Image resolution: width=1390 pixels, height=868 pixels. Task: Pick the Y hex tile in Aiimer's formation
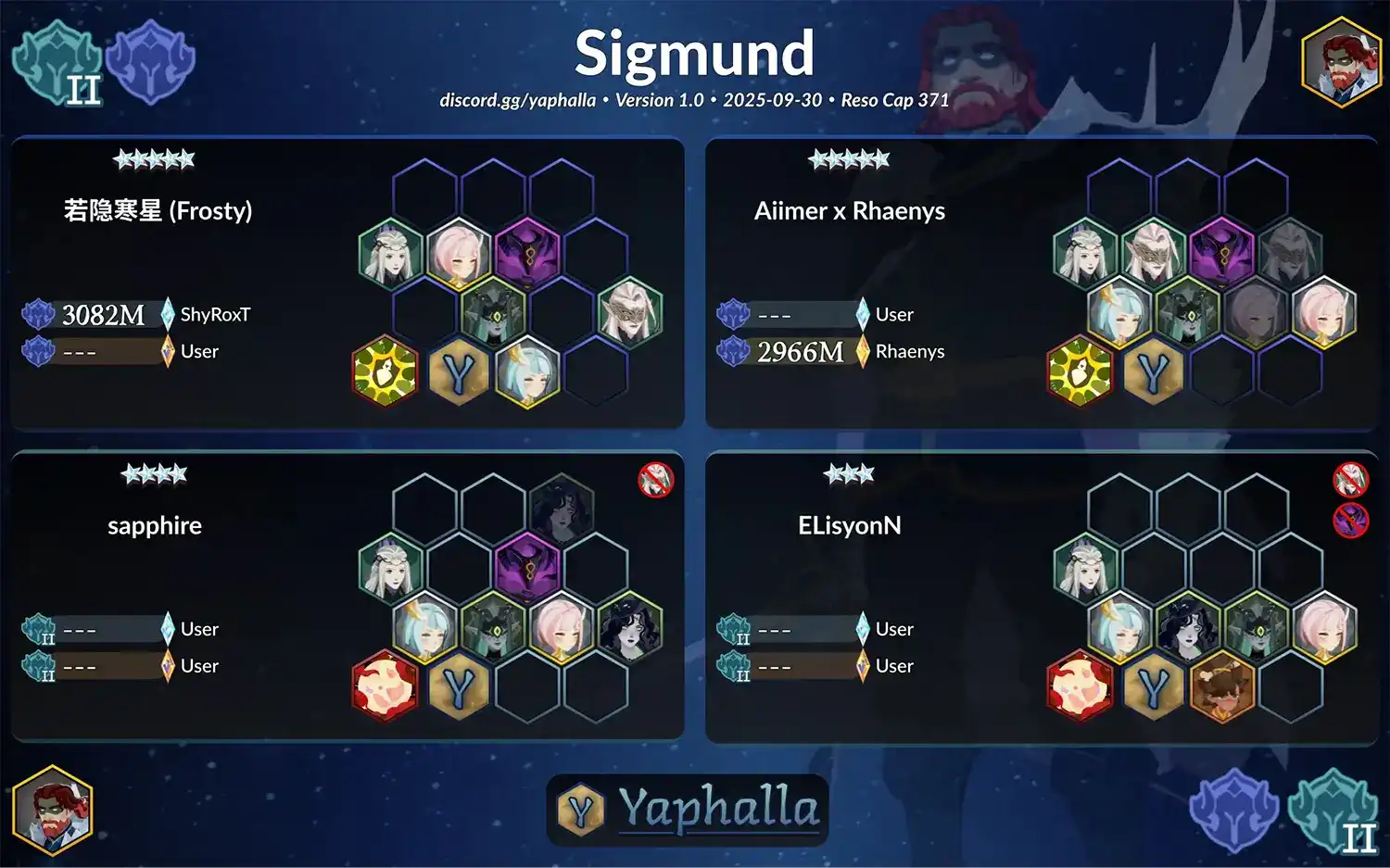[1153, 372]
